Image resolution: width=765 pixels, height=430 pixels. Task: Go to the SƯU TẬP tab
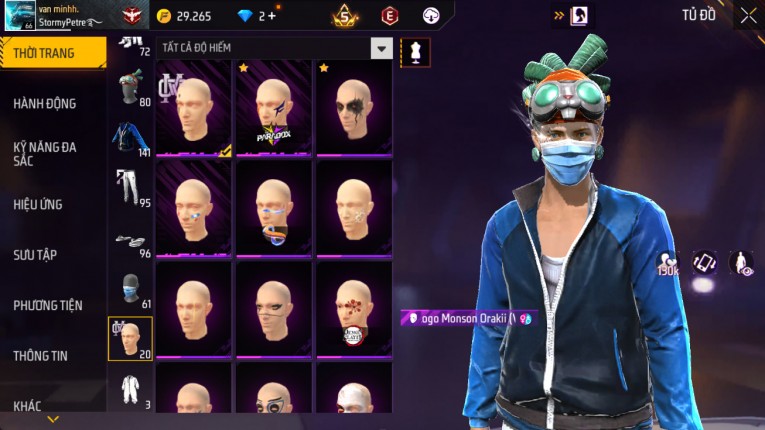pos(35,255)
